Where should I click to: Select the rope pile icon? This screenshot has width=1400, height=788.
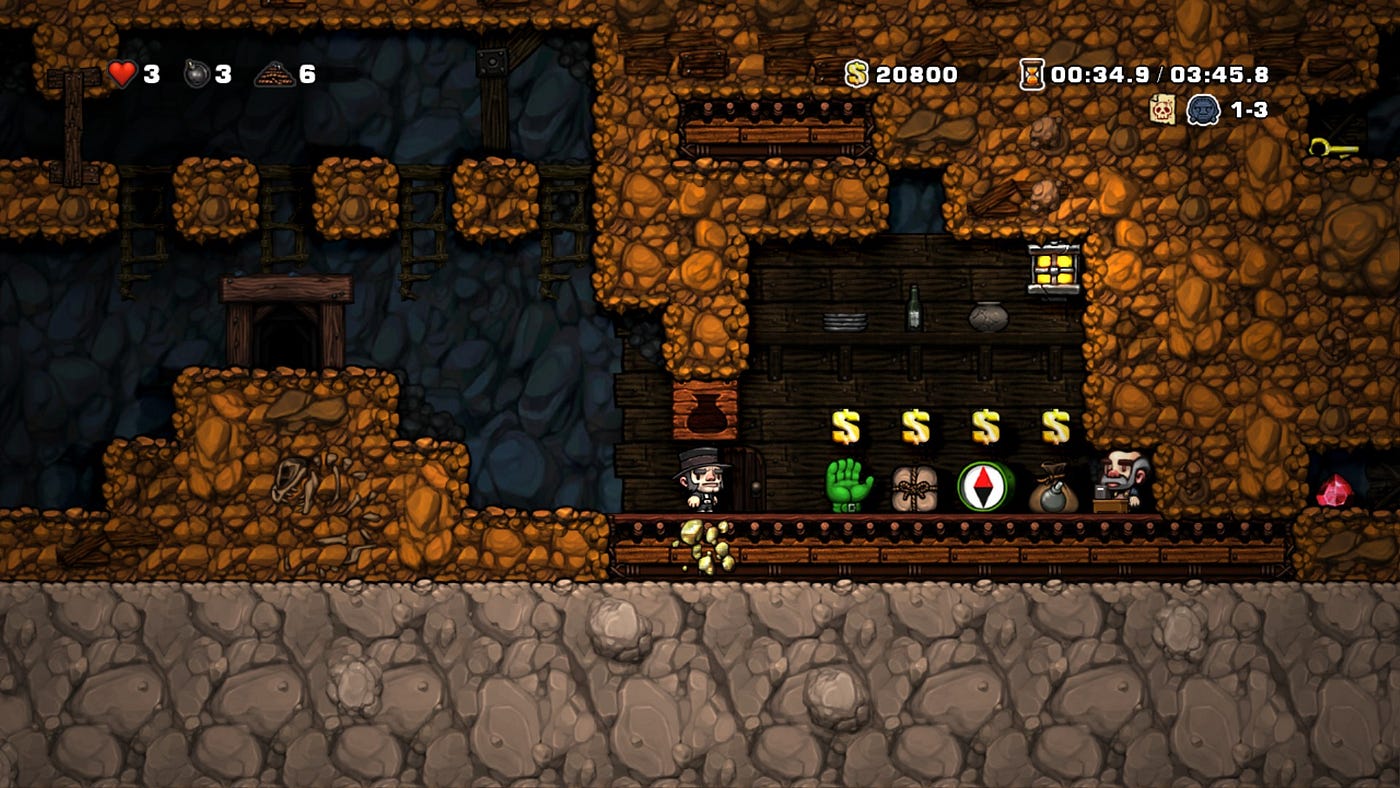point(274,73)
